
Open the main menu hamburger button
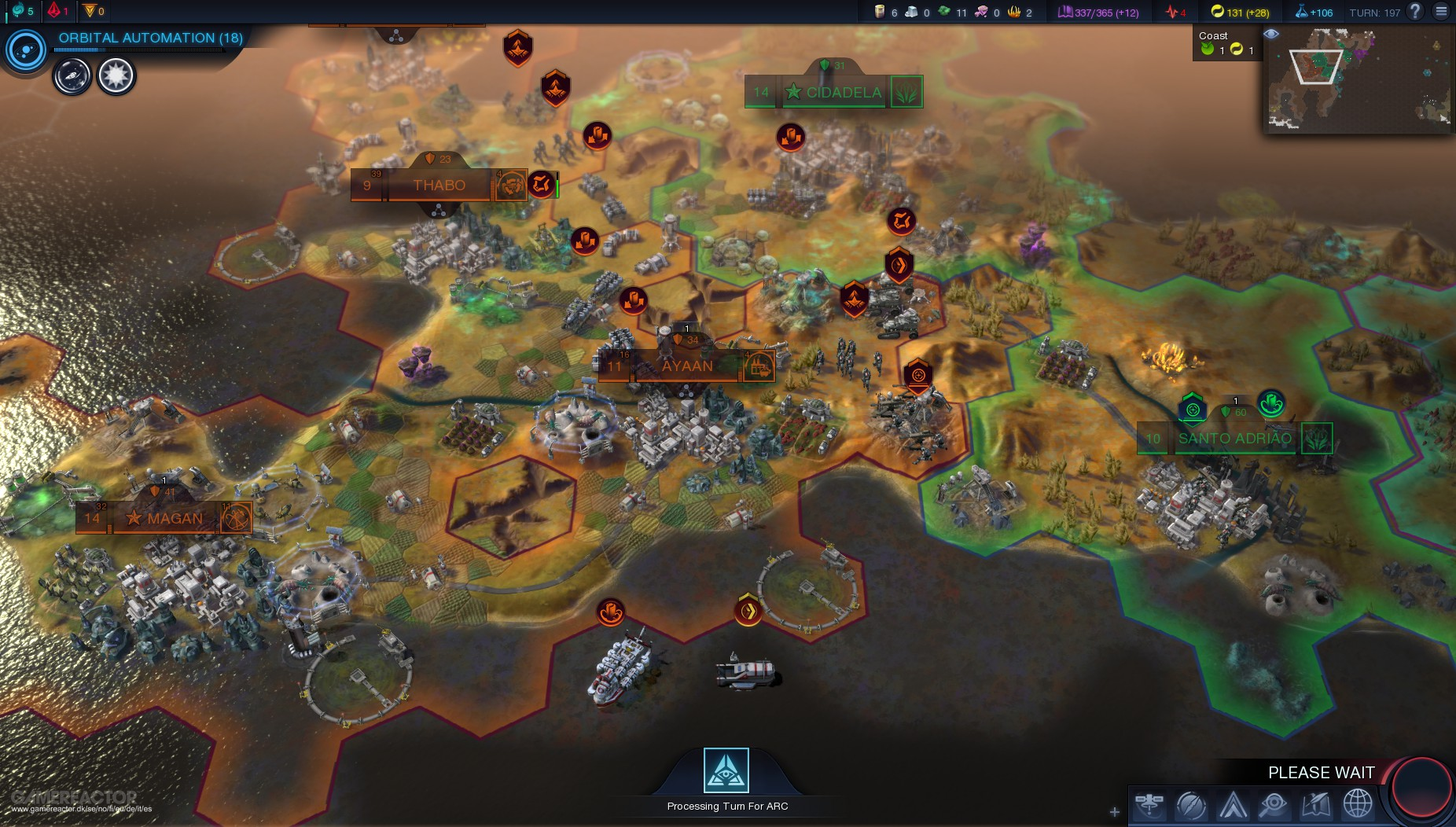coord(1441,11)
